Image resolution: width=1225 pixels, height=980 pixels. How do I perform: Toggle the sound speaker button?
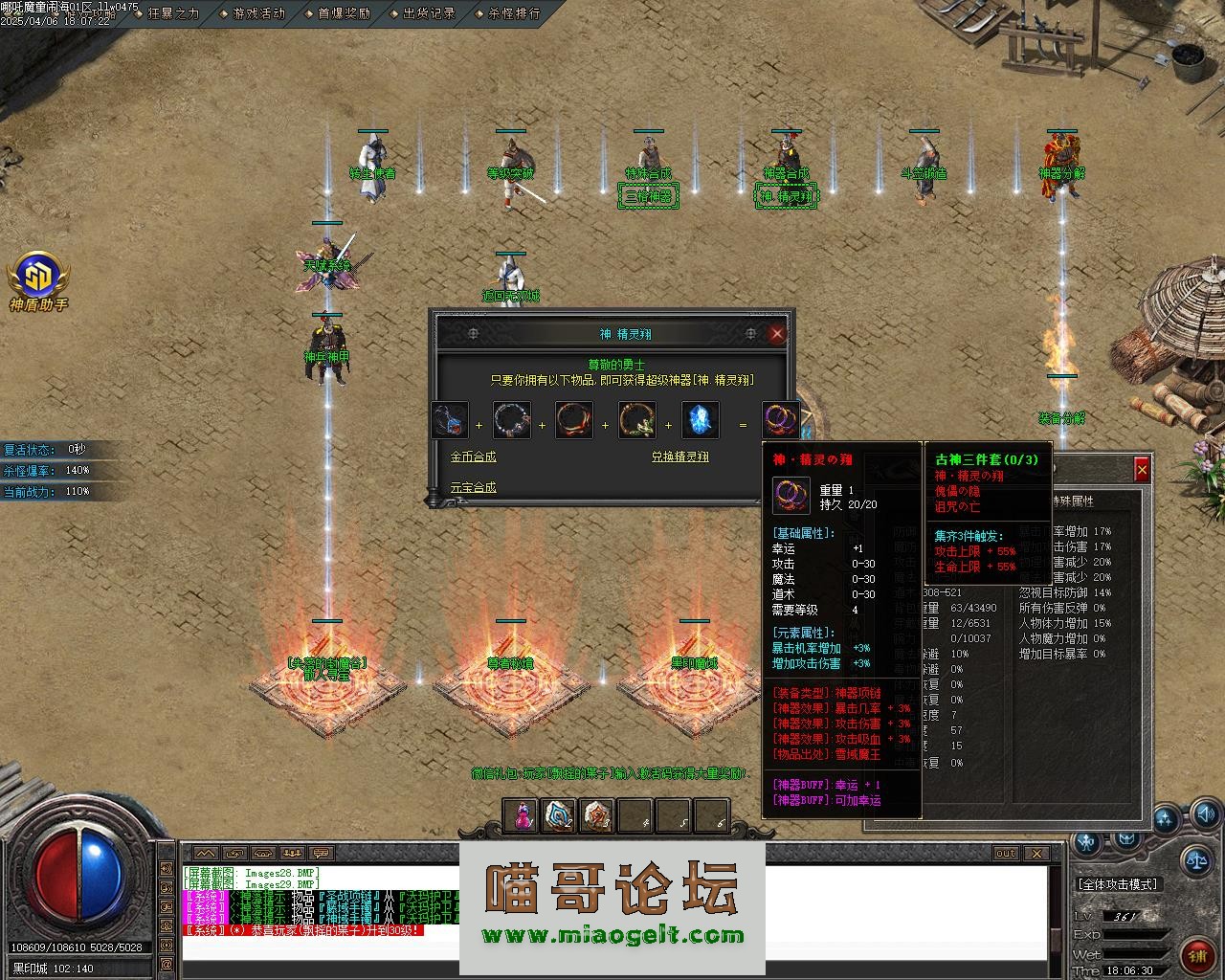[x=1208, y=815]
